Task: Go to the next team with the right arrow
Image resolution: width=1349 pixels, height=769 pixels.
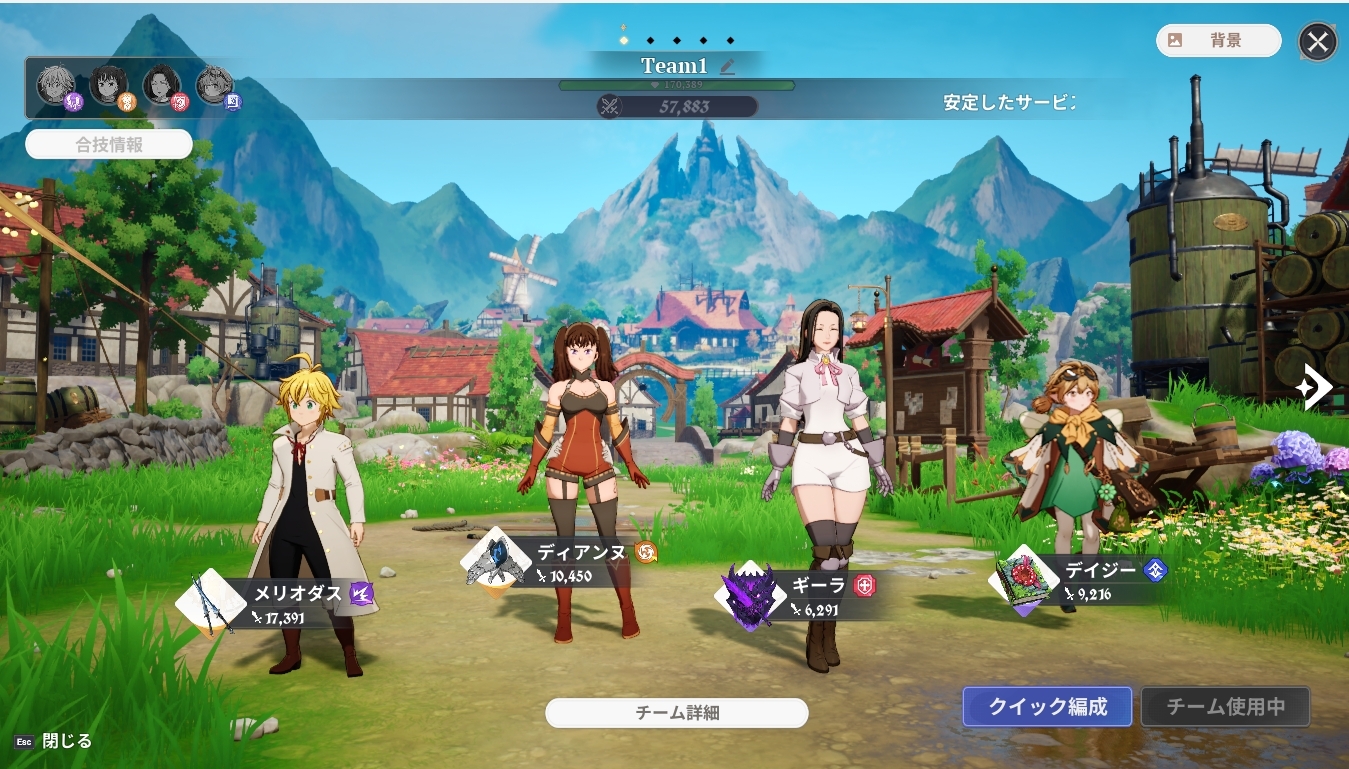Action: point(1313,386)
